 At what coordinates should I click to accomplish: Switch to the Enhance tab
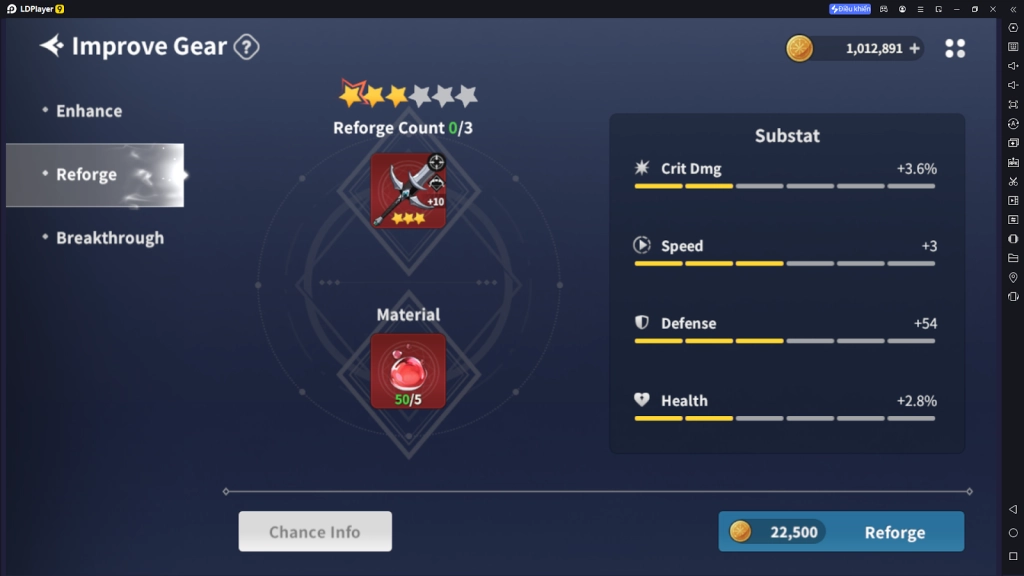[89, 111]
